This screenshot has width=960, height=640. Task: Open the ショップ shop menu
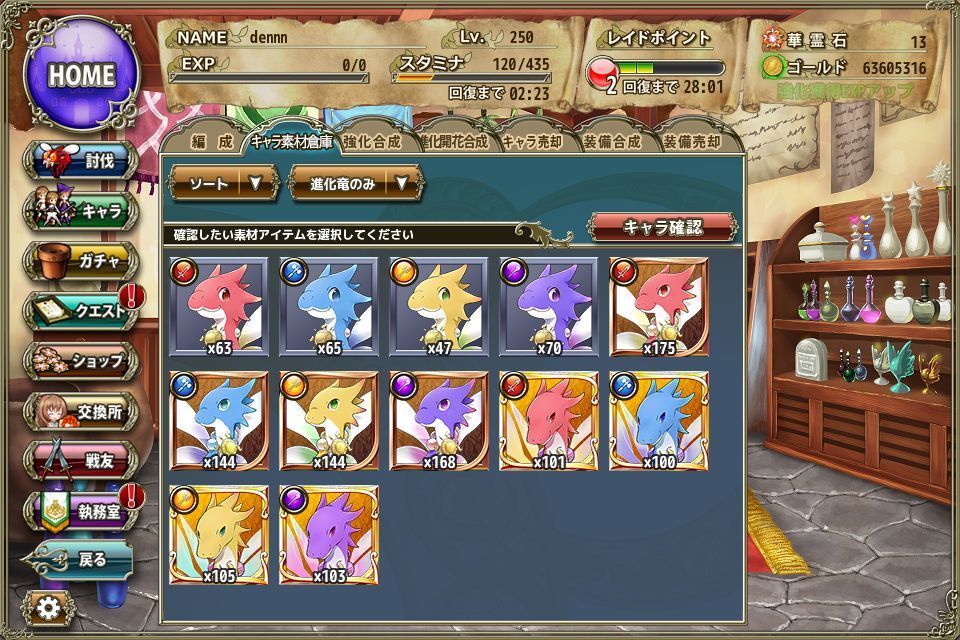tap(84, 360)
